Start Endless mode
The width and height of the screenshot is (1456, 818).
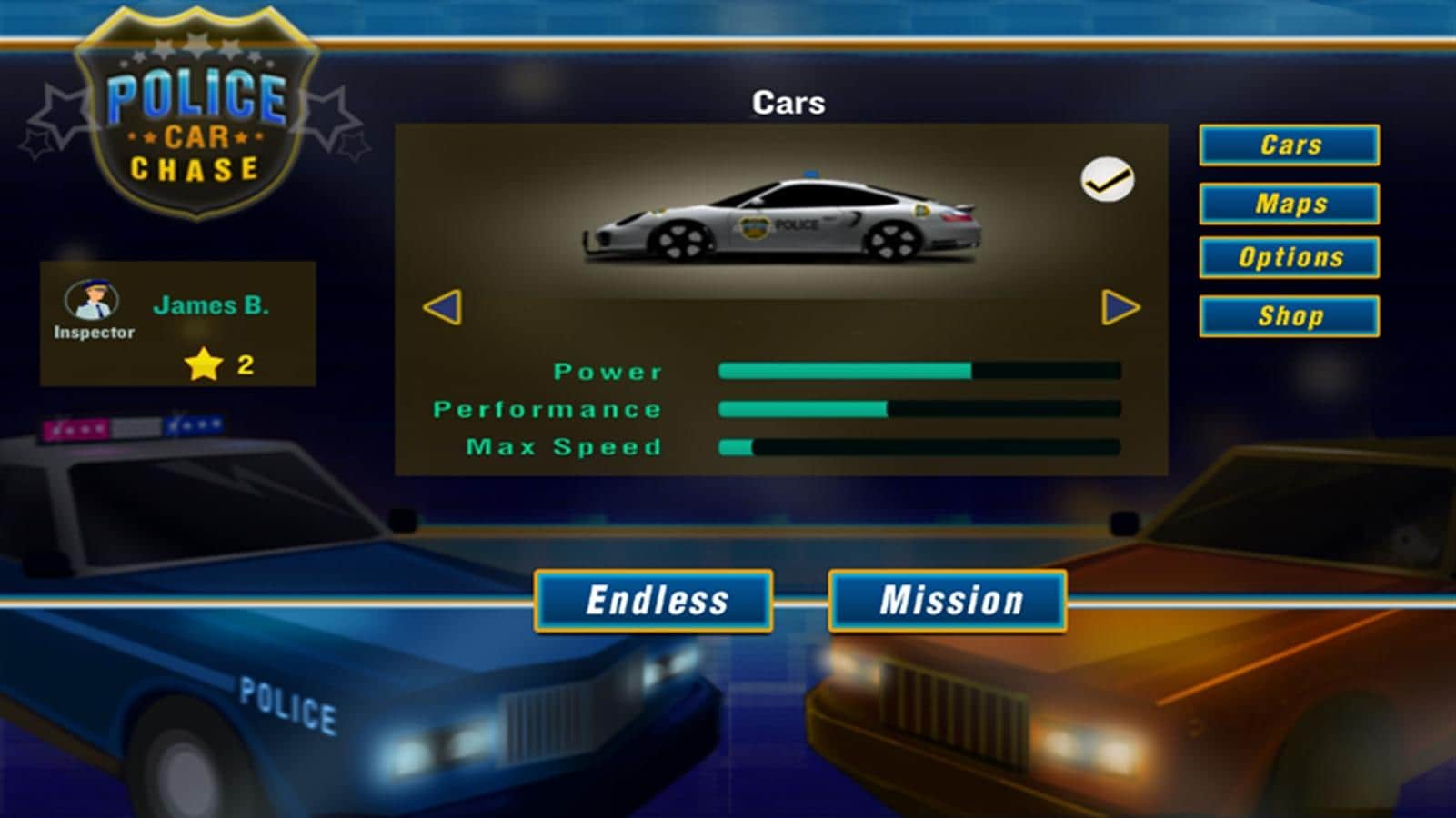coord(654,601)
